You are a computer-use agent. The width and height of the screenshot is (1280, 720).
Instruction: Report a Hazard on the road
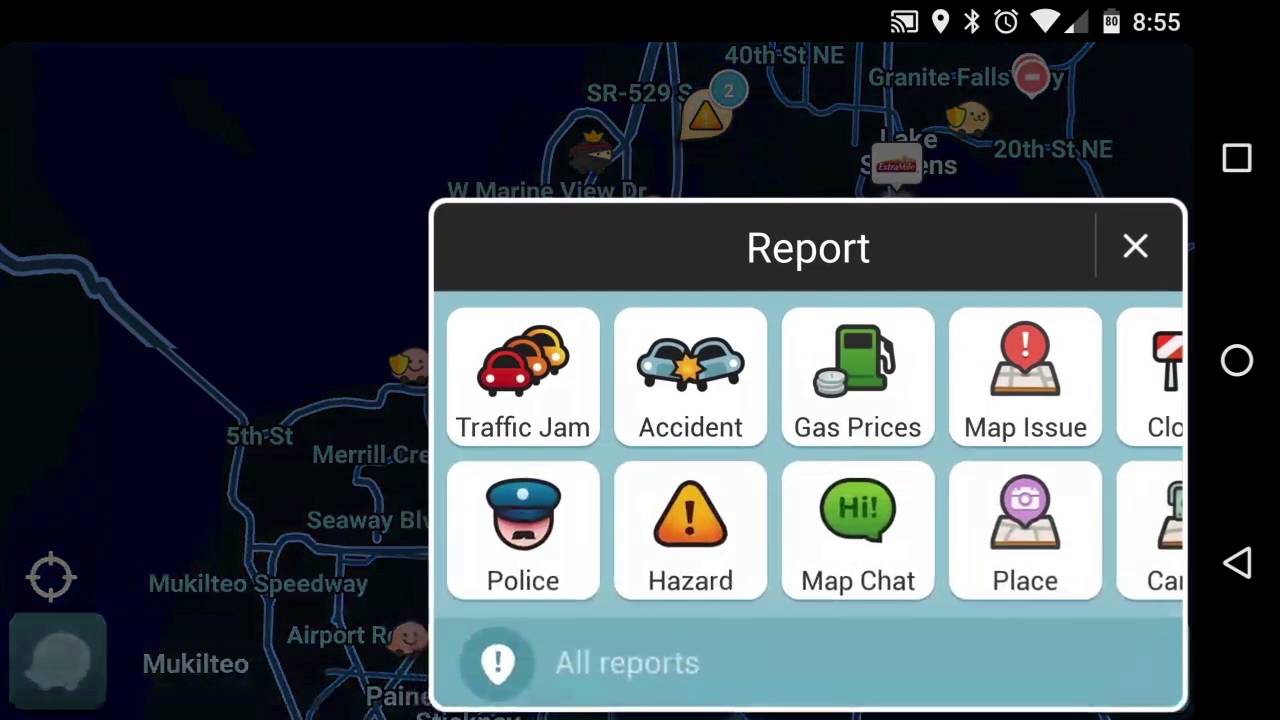(x=690, y=531)
